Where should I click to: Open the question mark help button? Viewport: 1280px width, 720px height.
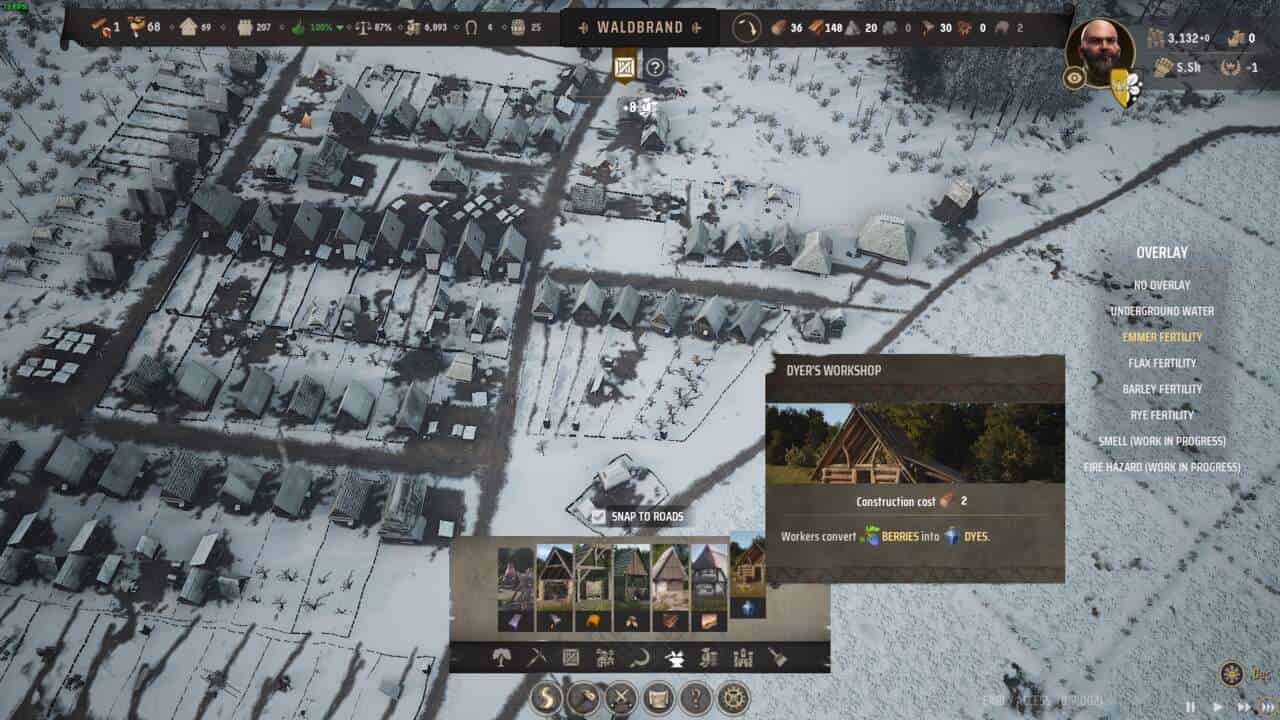click(695, 697)
